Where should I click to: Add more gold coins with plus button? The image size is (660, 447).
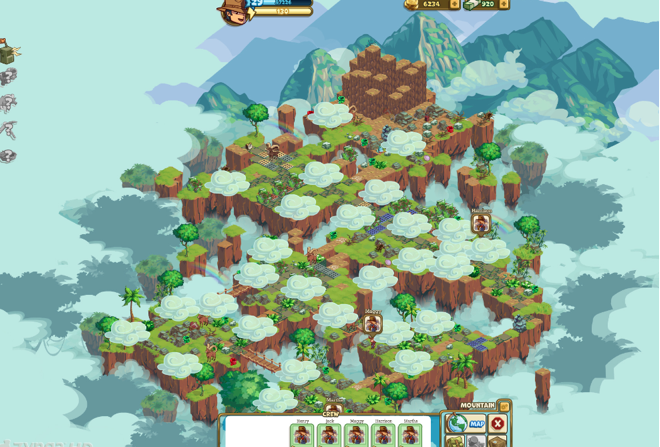click(455, 5)
